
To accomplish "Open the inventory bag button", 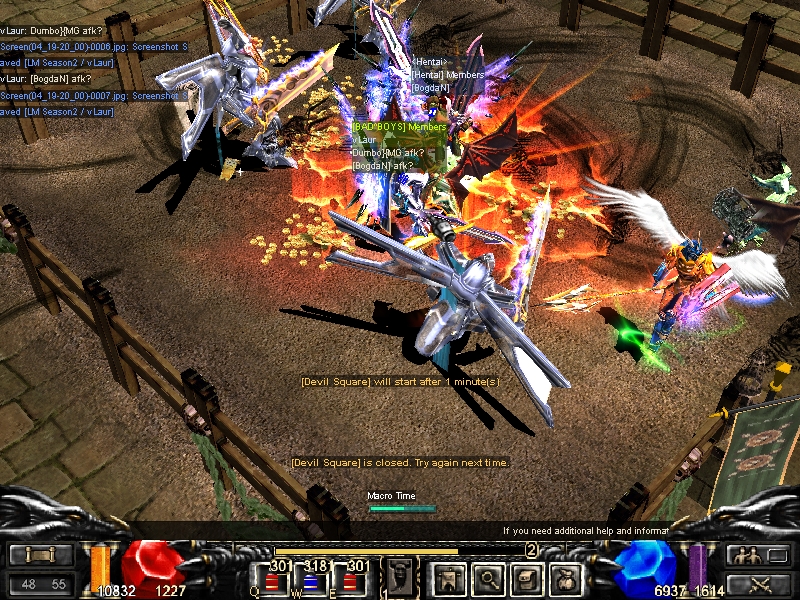I will (565, 578).
